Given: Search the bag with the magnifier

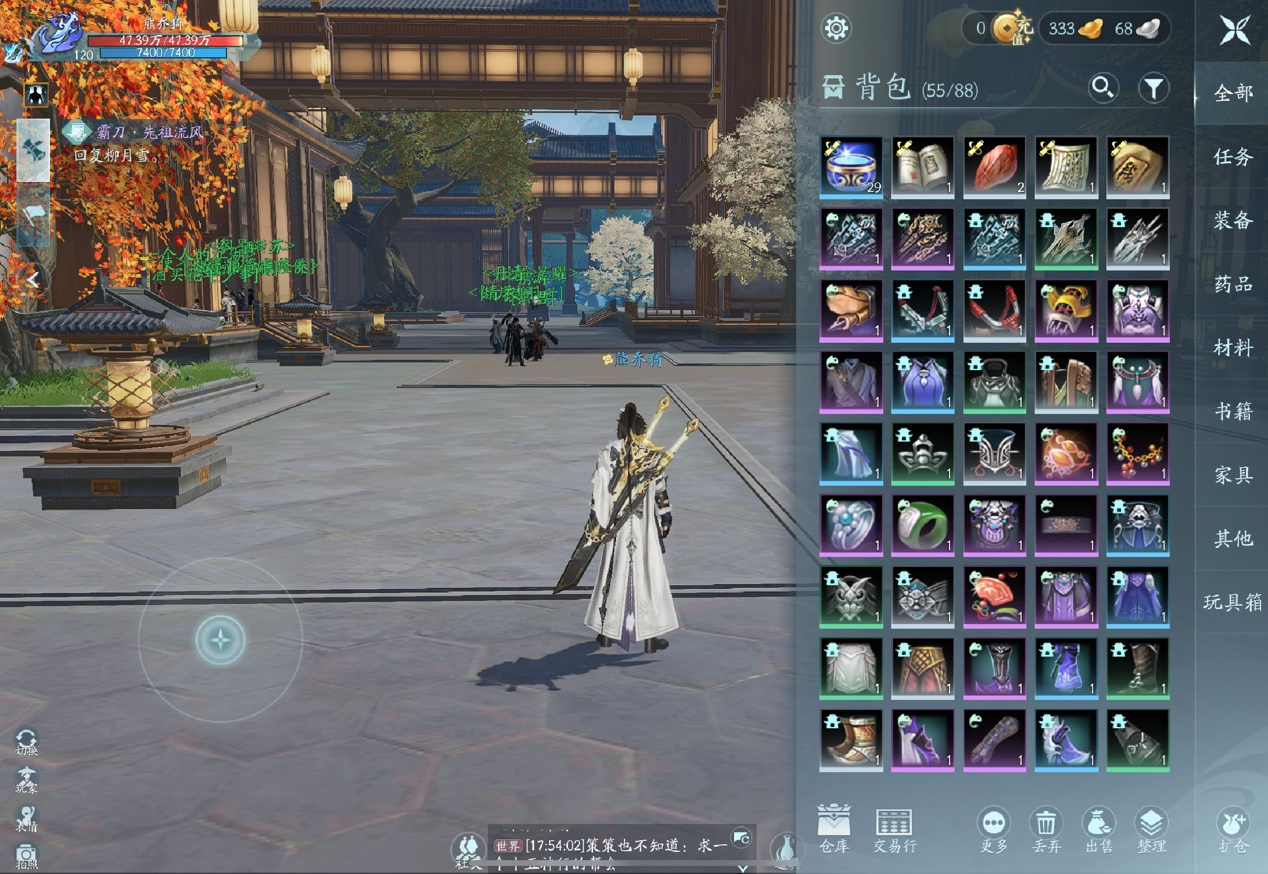Looking at the screenshot, I should pyautogui.click(x=1103, y=89).
